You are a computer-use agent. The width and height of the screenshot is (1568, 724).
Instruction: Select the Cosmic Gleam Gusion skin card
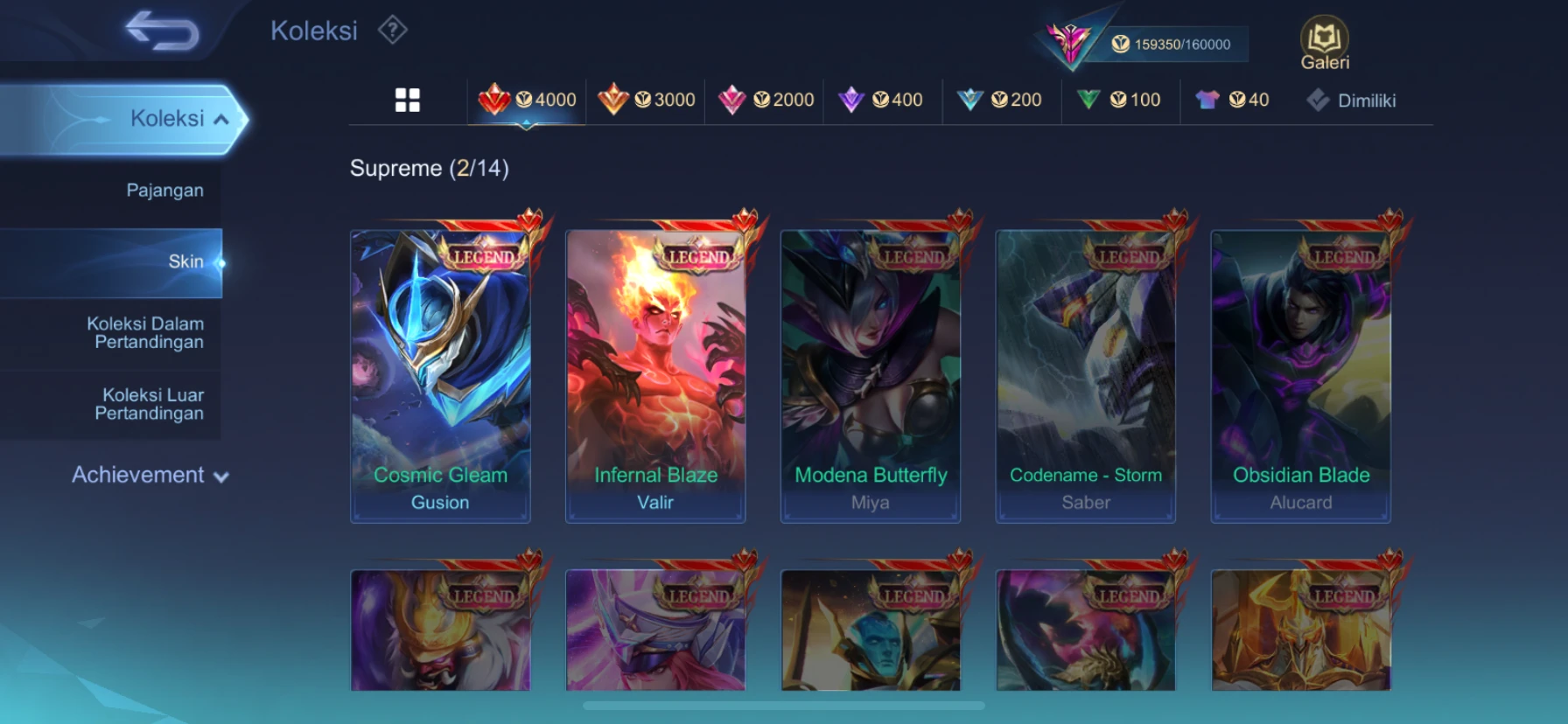[x=440, y=376]
